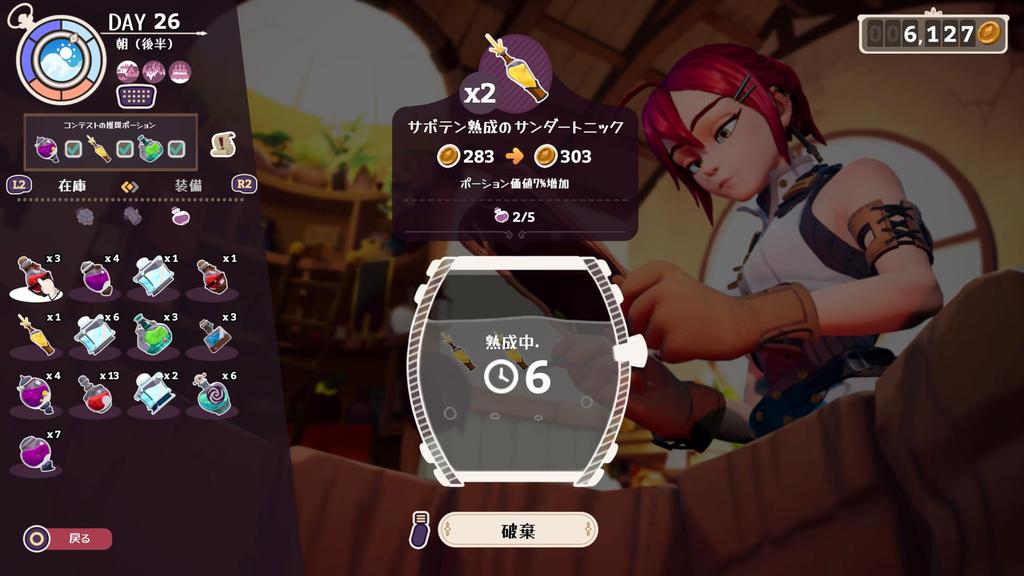
Task: Click the aging barrel showing 熟成中
Action: [518, 370]
